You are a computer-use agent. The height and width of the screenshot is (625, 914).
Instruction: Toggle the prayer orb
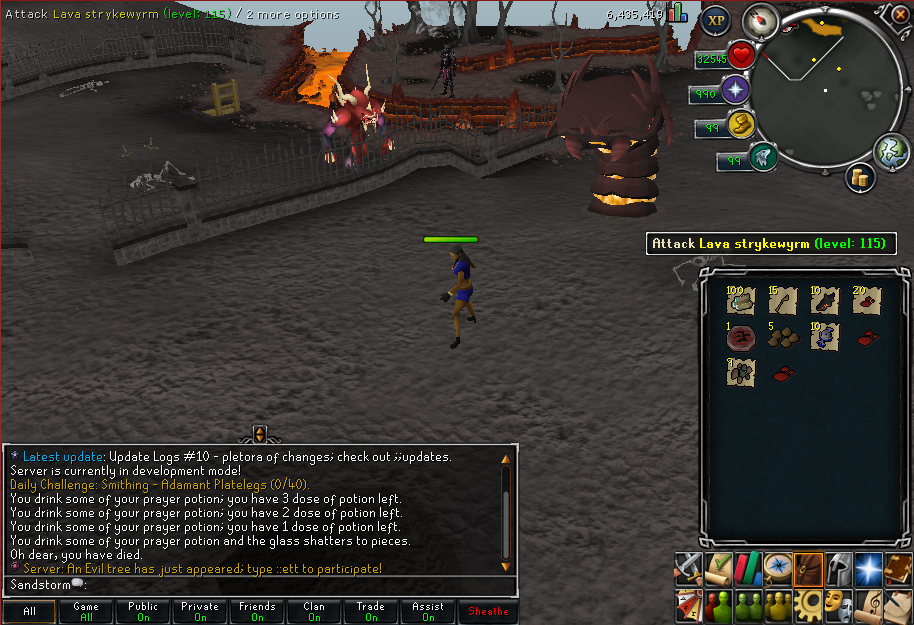[736, 91]
